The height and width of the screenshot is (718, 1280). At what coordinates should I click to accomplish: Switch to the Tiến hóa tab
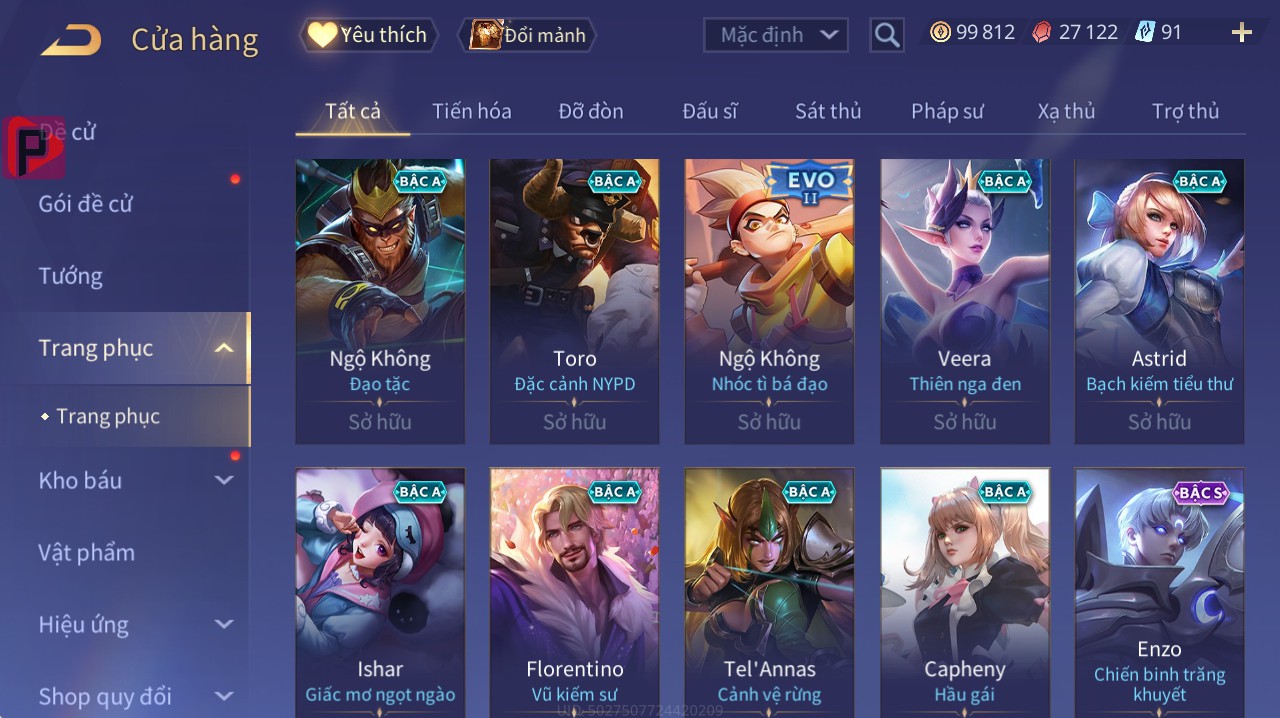tap(471, 111)
